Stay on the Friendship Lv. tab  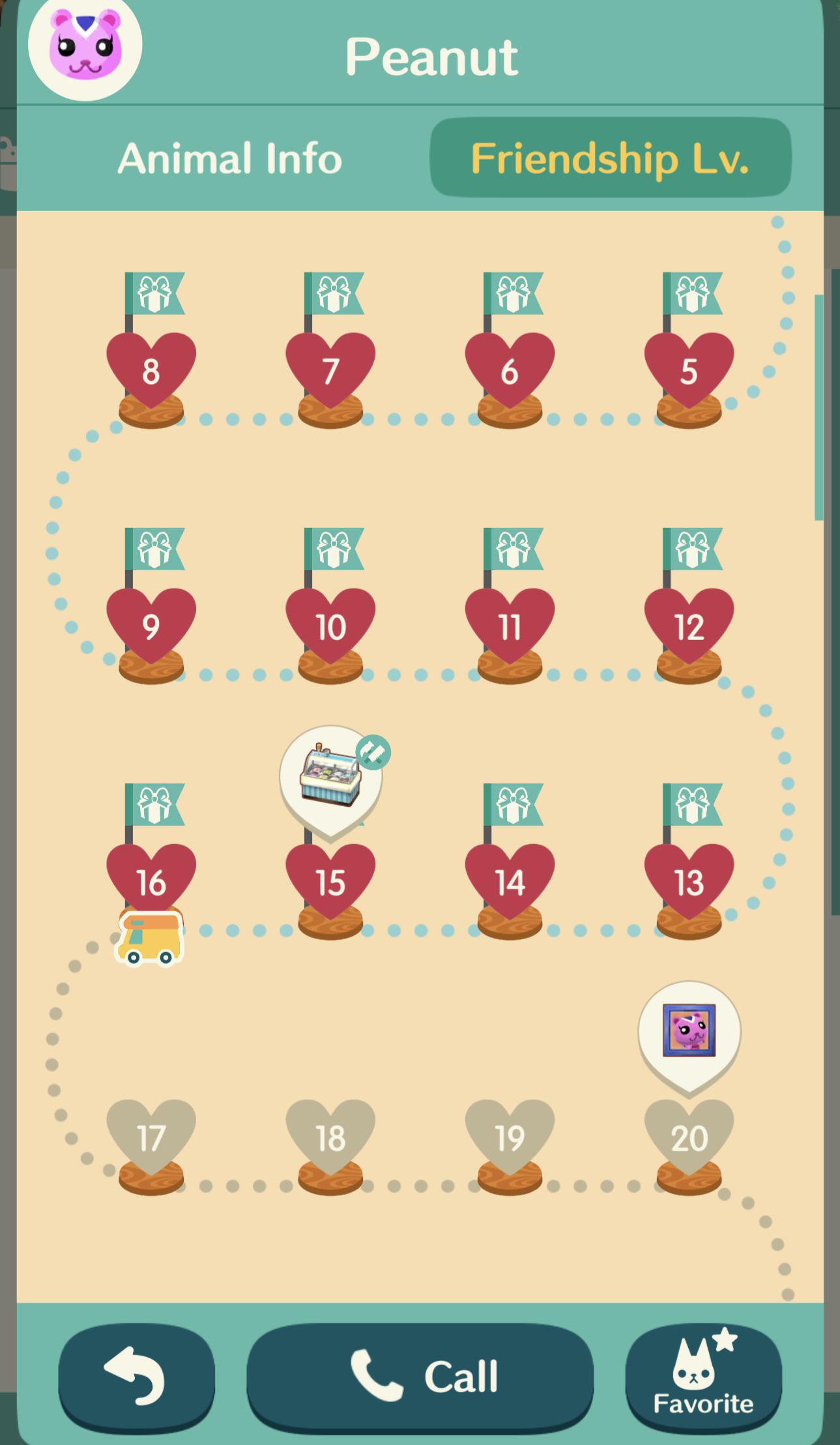tap(609, 158)
